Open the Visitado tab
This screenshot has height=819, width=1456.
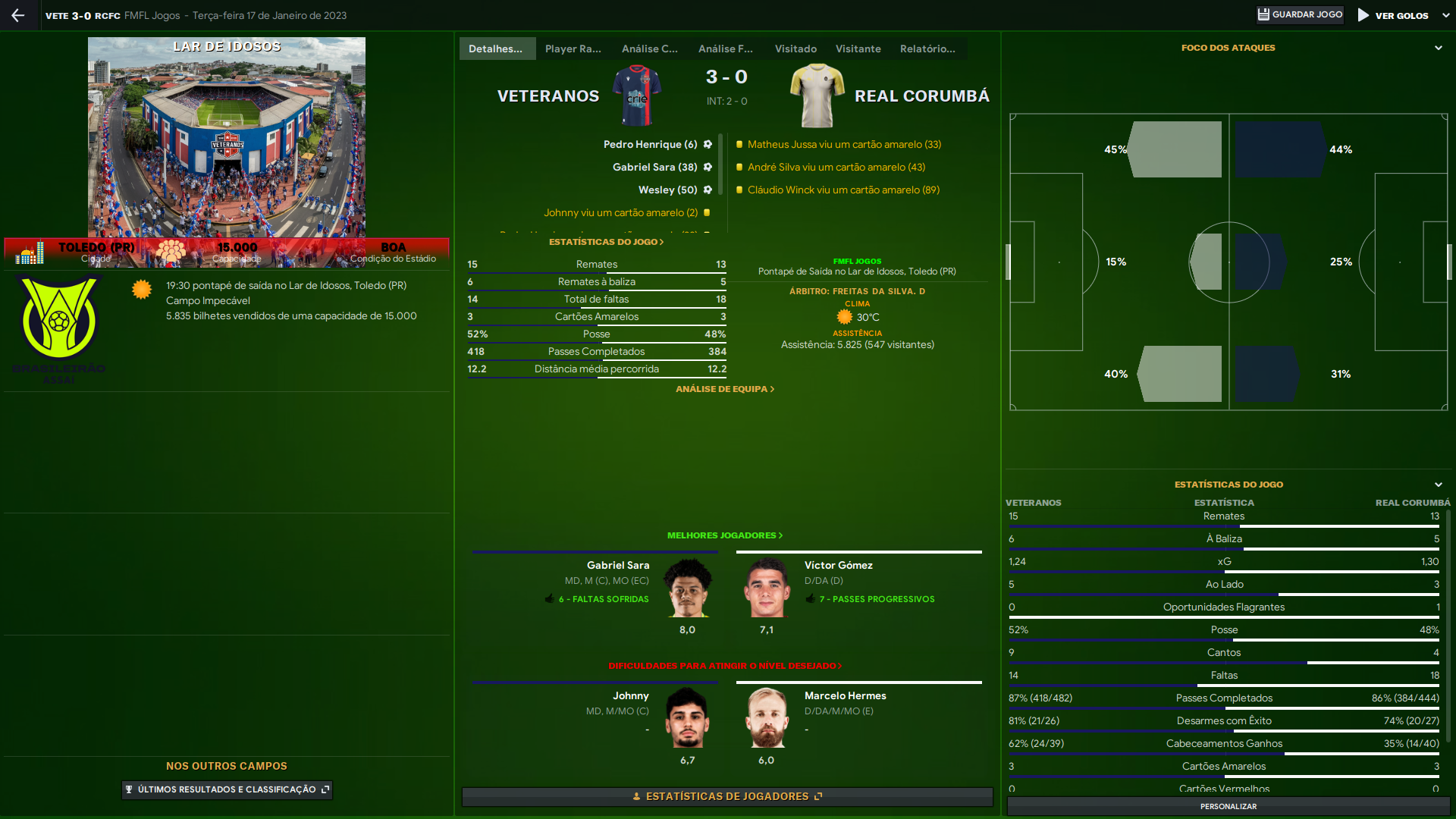795,49
